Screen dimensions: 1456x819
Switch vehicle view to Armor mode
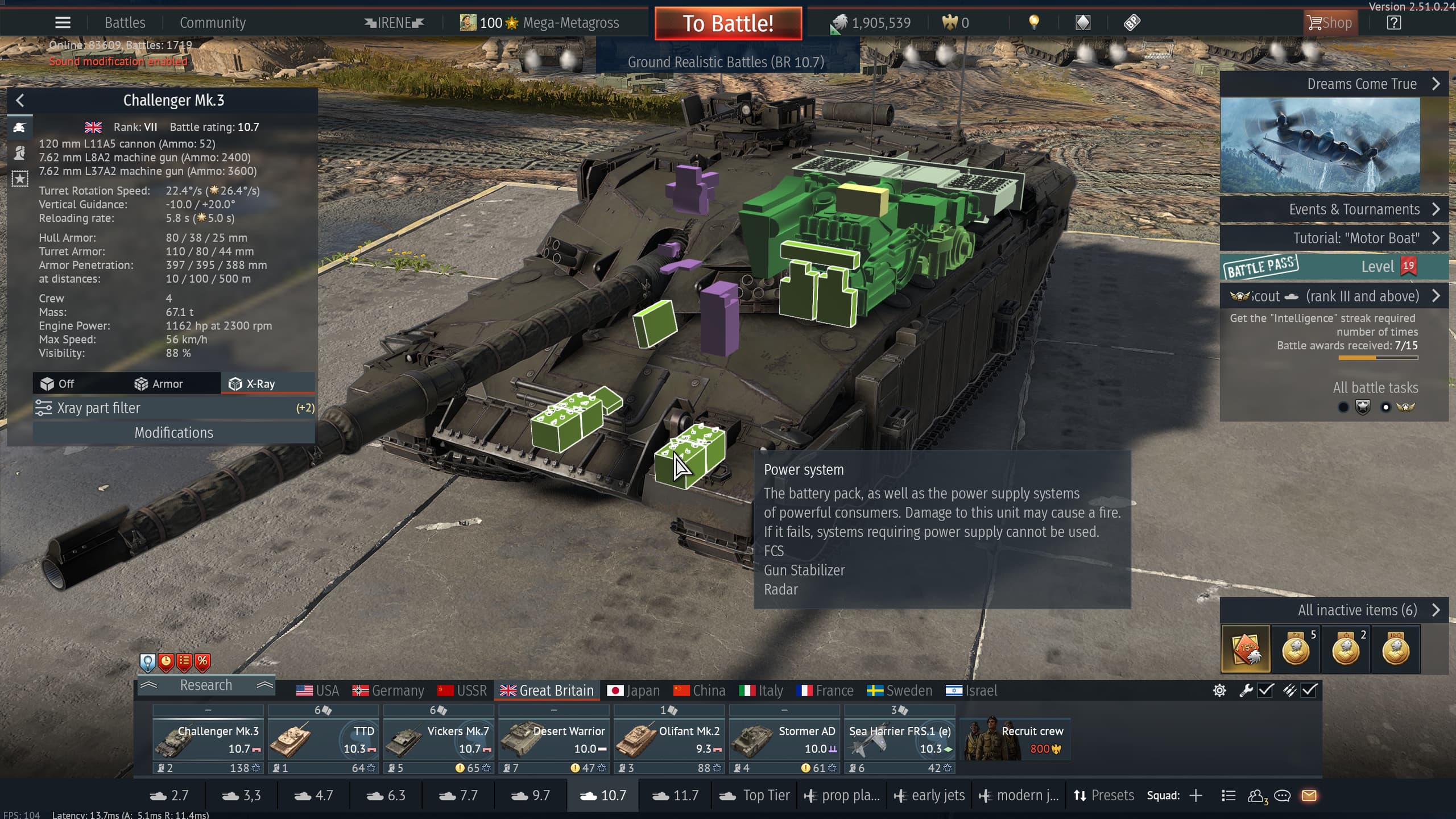[x=159, y=384]
